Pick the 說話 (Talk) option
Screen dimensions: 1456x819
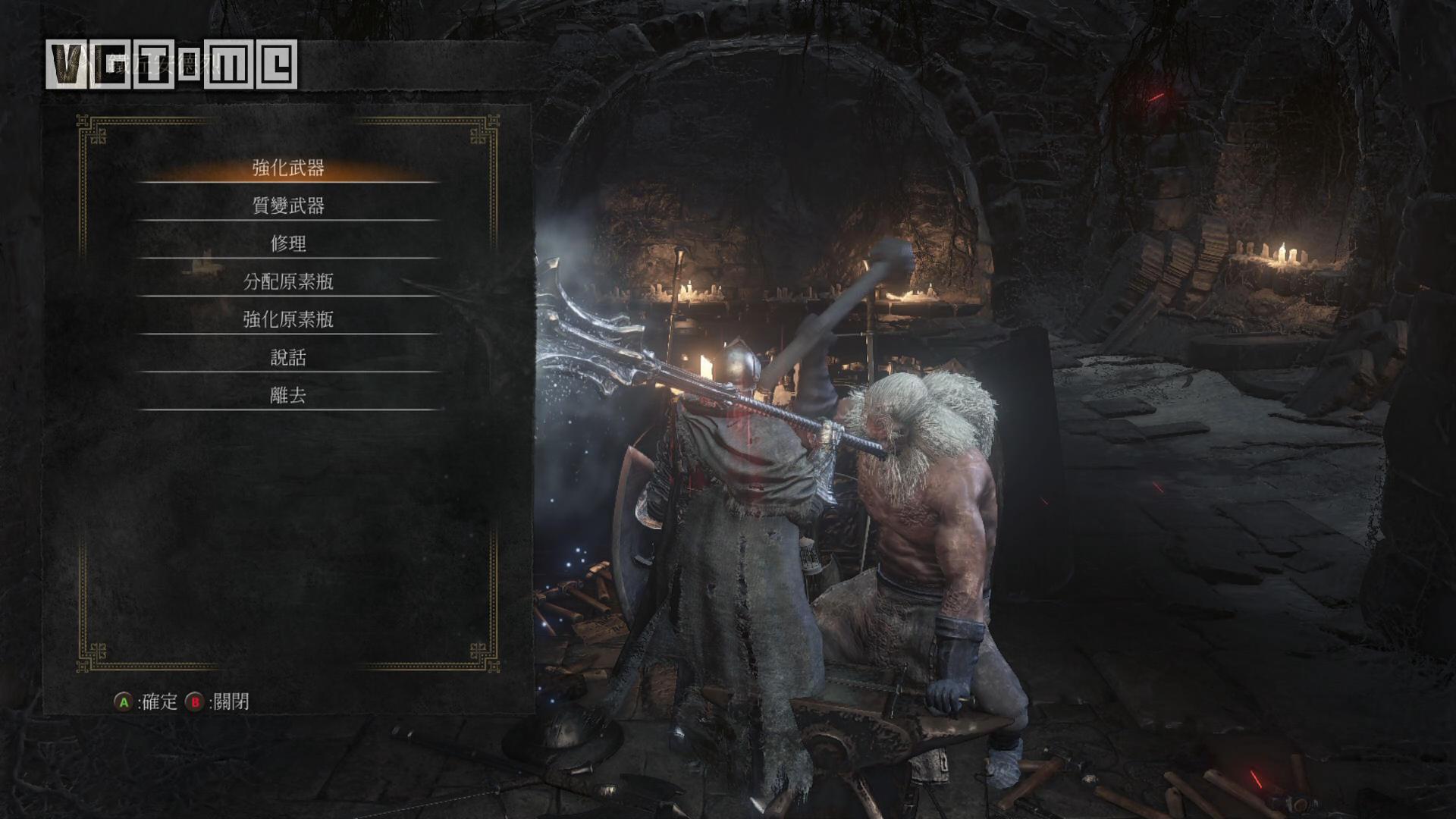point(288,357)
